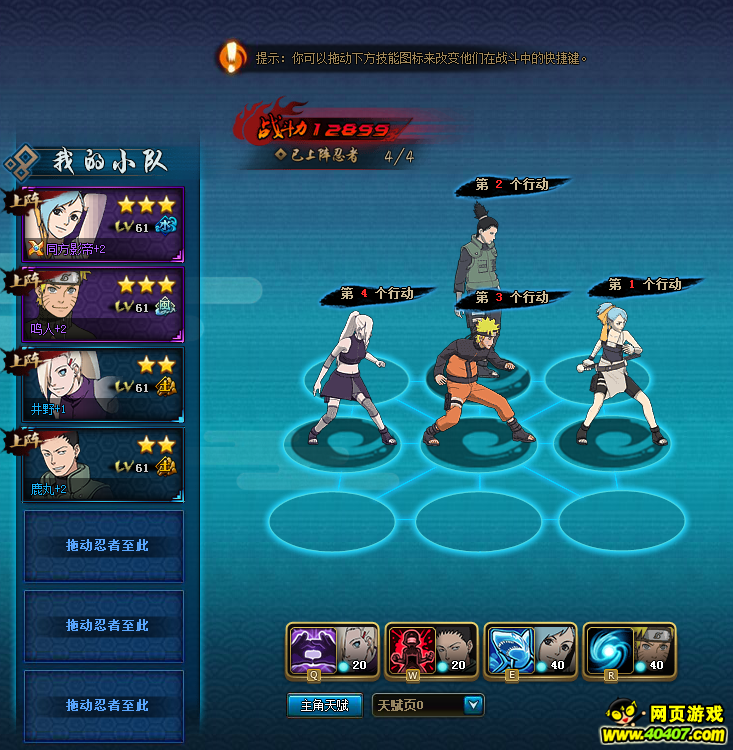This screenshot has height=750, width=733.
Task: Expand the 天赋页0 dropdown
Action: click(x=473, y=705)
